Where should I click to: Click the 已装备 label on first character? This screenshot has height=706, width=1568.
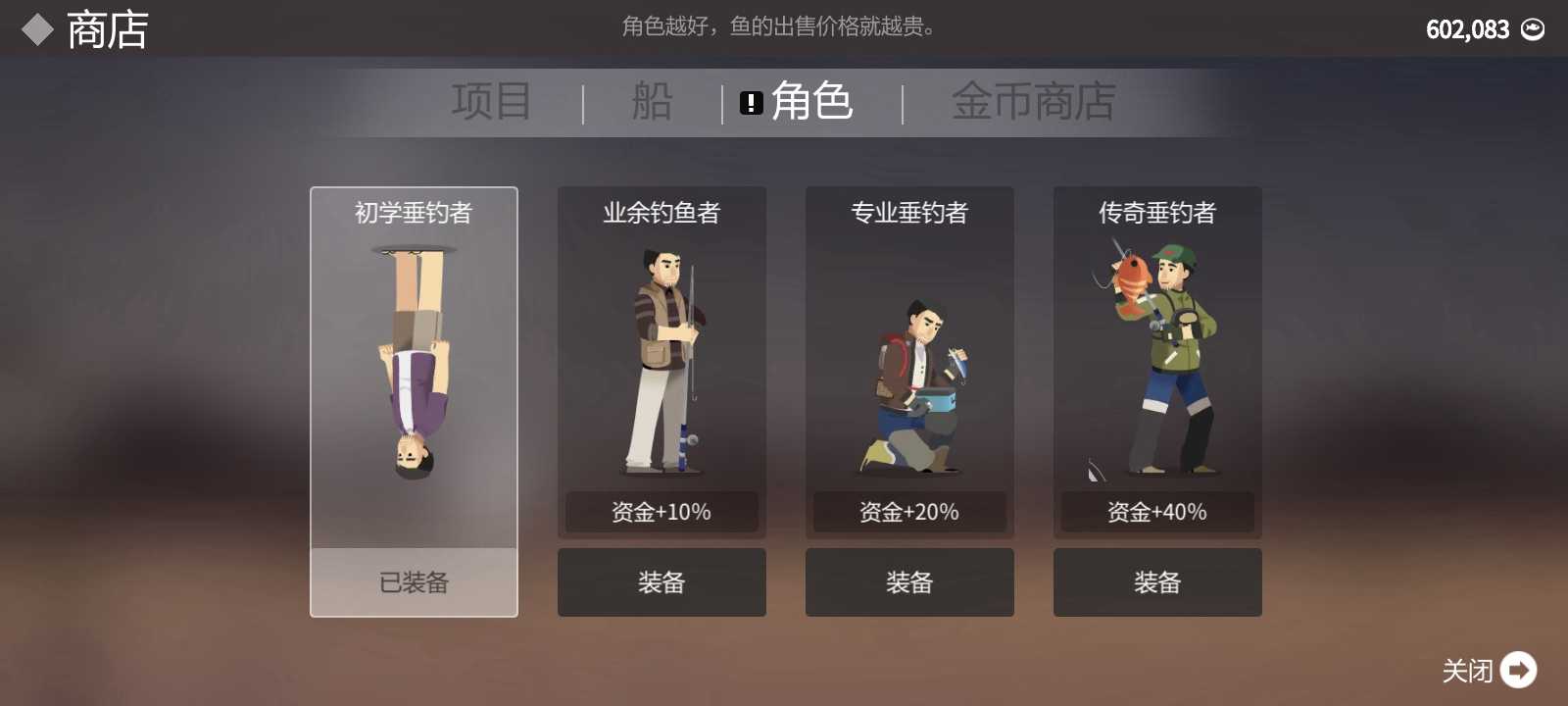[413, 583]
